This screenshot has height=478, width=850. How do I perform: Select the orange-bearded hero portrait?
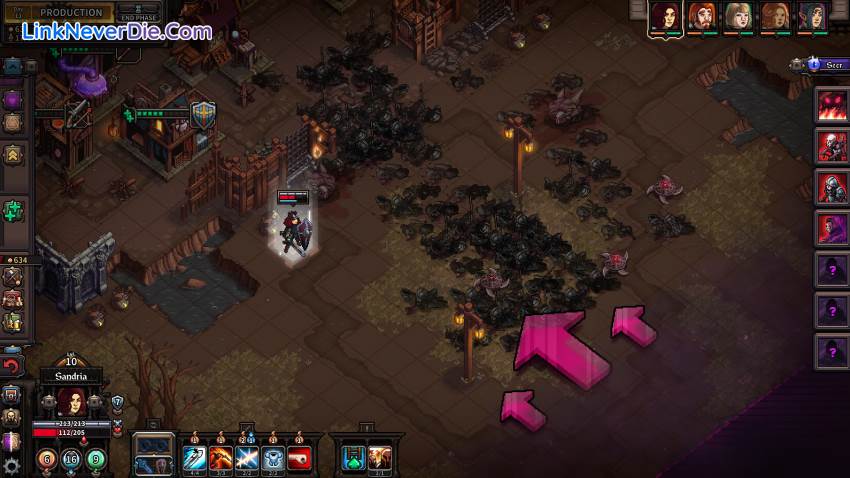point(702,16)
